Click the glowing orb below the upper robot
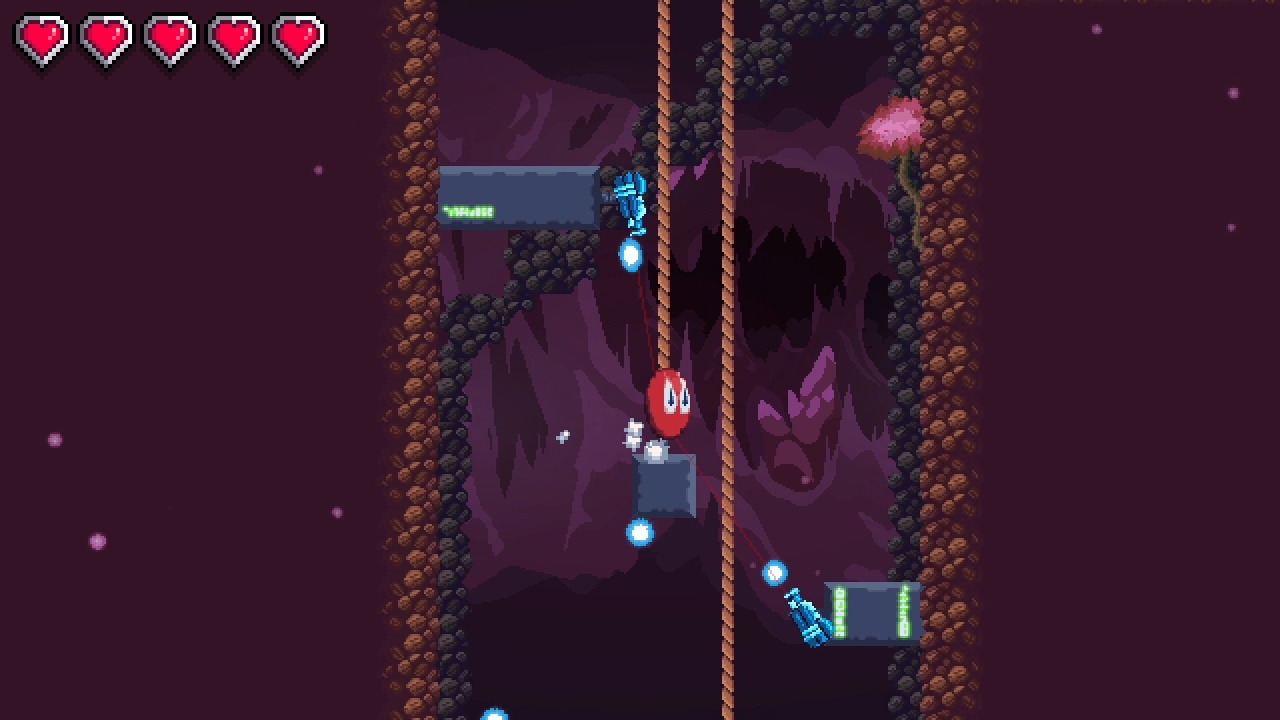The height and width of the screenshot is (720, 1280). [630, 253]
